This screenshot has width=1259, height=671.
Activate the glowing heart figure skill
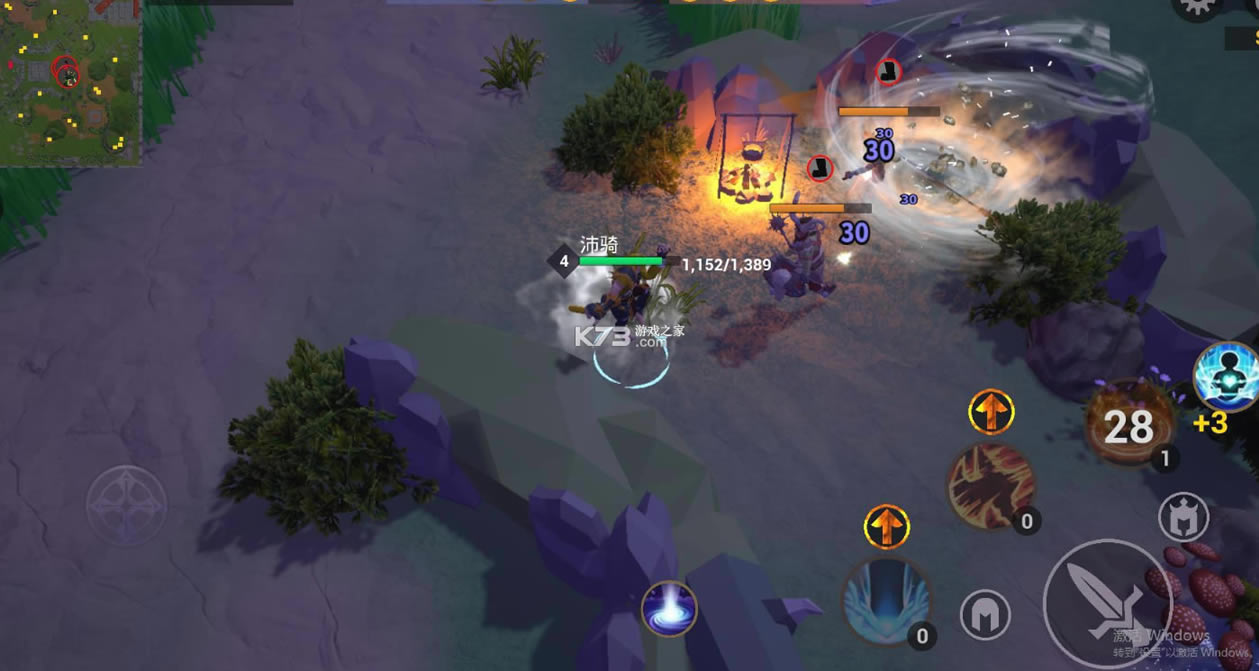pyautogui.click(x=1228, y=377)
